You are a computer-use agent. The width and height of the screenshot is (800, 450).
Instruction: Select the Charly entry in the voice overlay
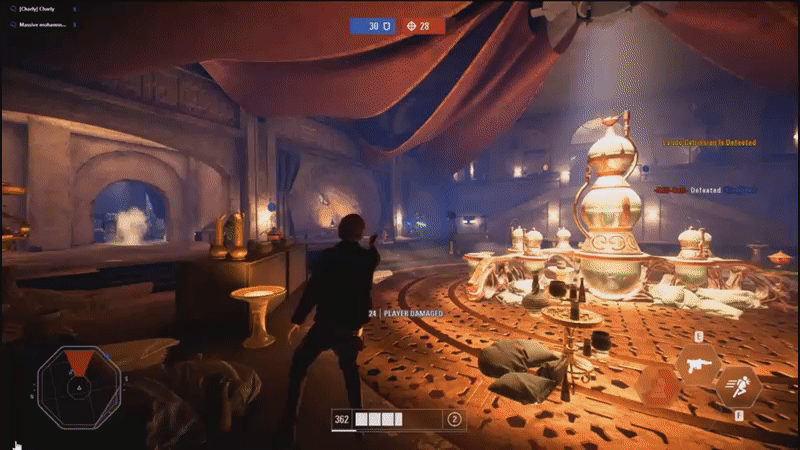click(40, 10)
